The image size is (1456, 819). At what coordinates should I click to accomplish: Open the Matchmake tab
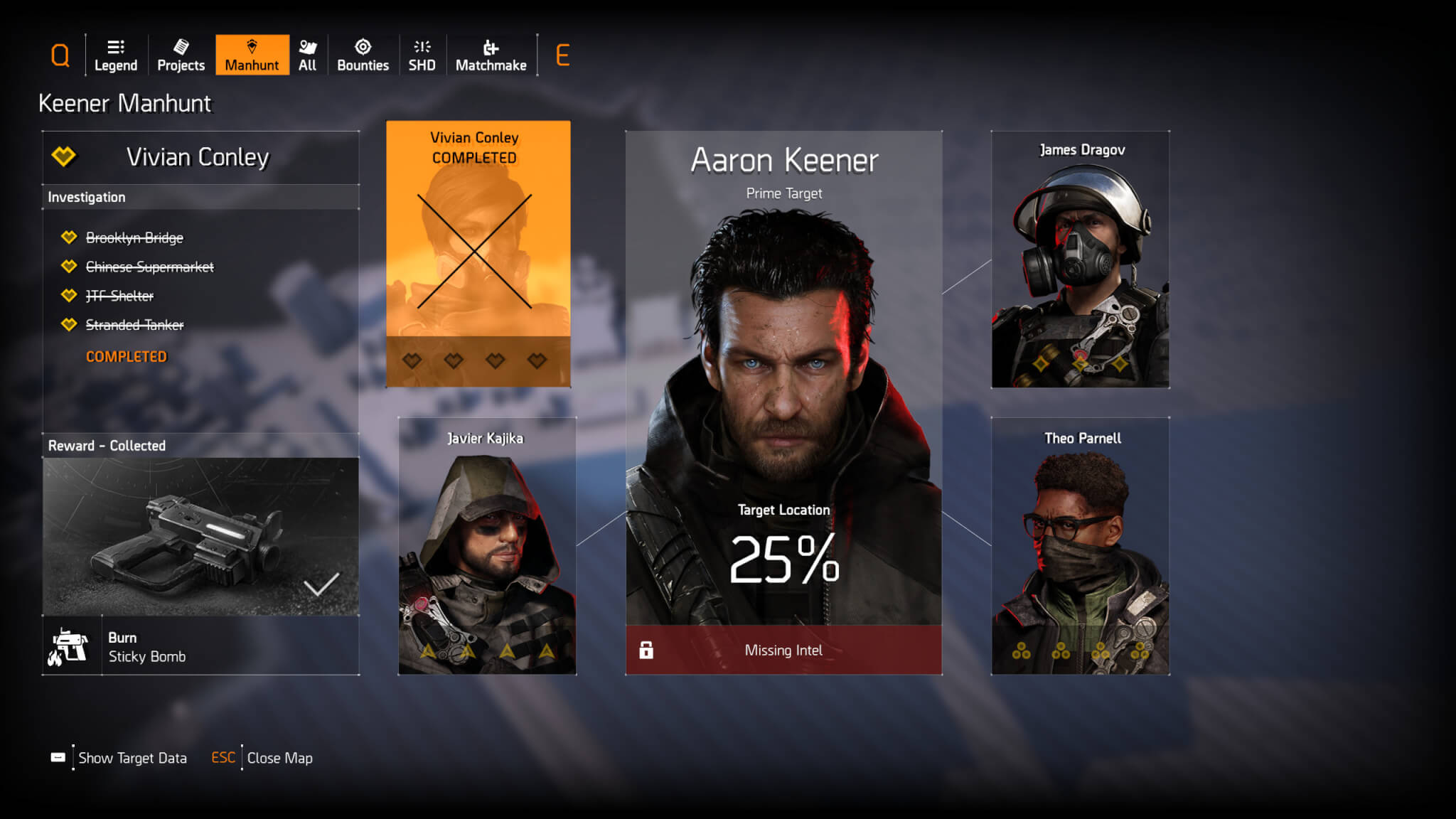point(491,55)
